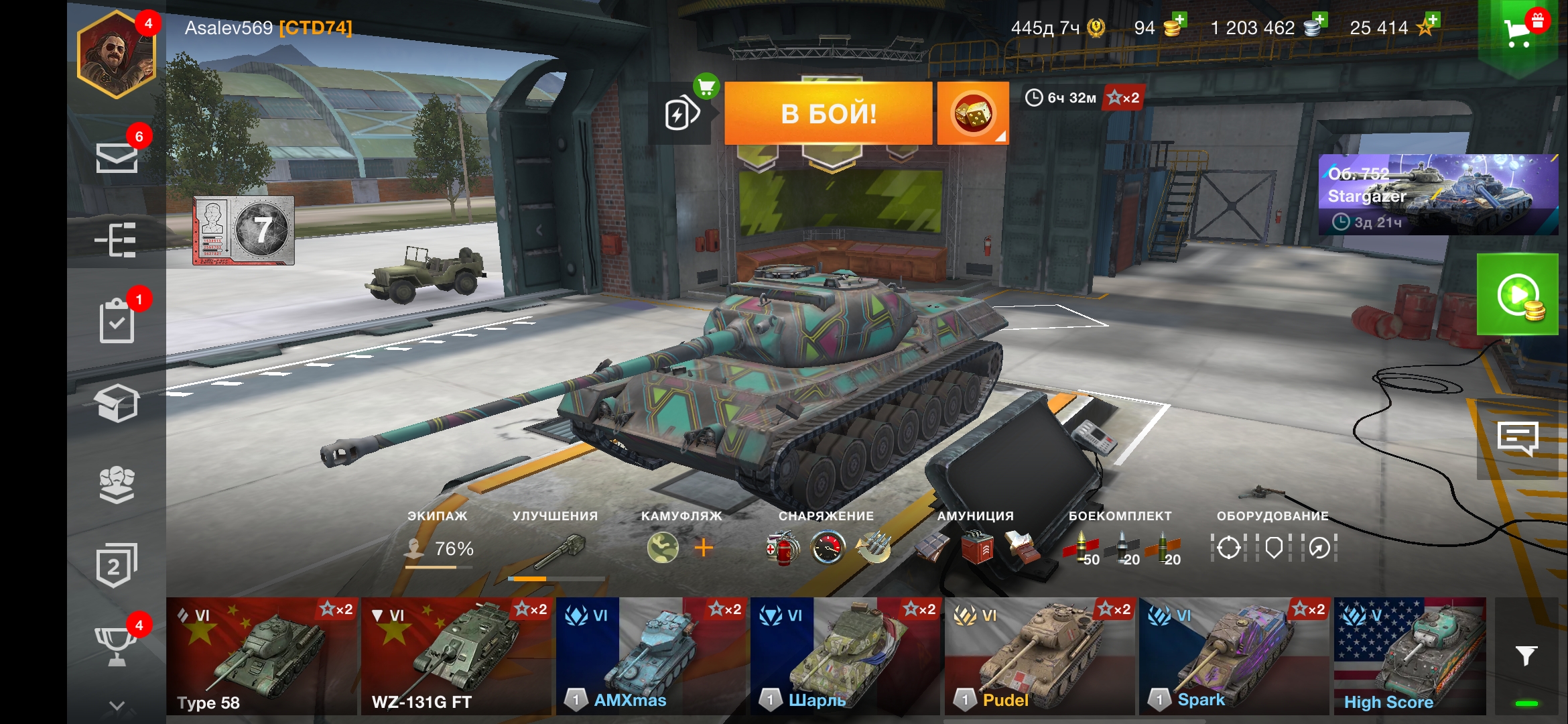Open the dice game mode selector
Image resolution: width=1568 pixels, height=724 pixels.
[x=972, y=113]
